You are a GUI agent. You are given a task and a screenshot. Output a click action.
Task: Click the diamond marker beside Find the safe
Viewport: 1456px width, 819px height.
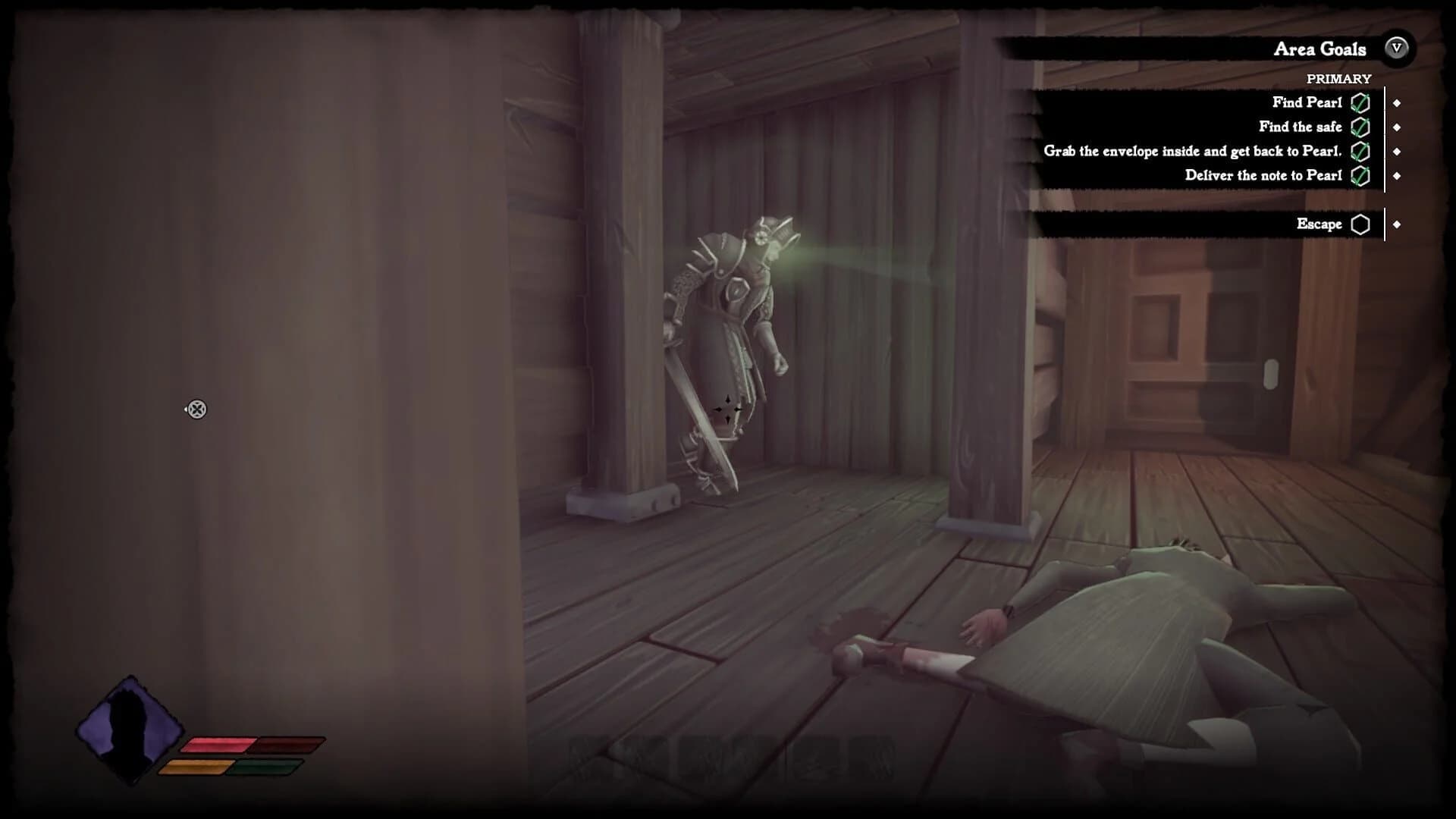[x=1398, y=127]
